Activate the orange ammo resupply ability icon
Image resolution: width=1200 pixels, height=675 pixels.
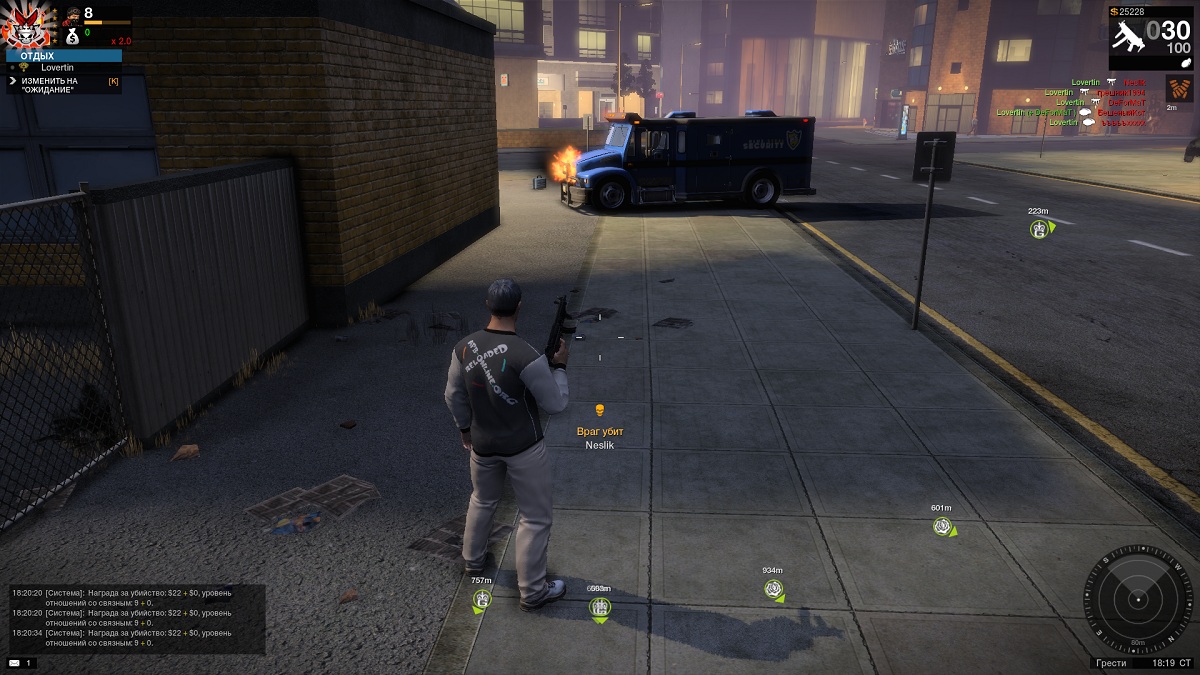[x=1179, y=89]
